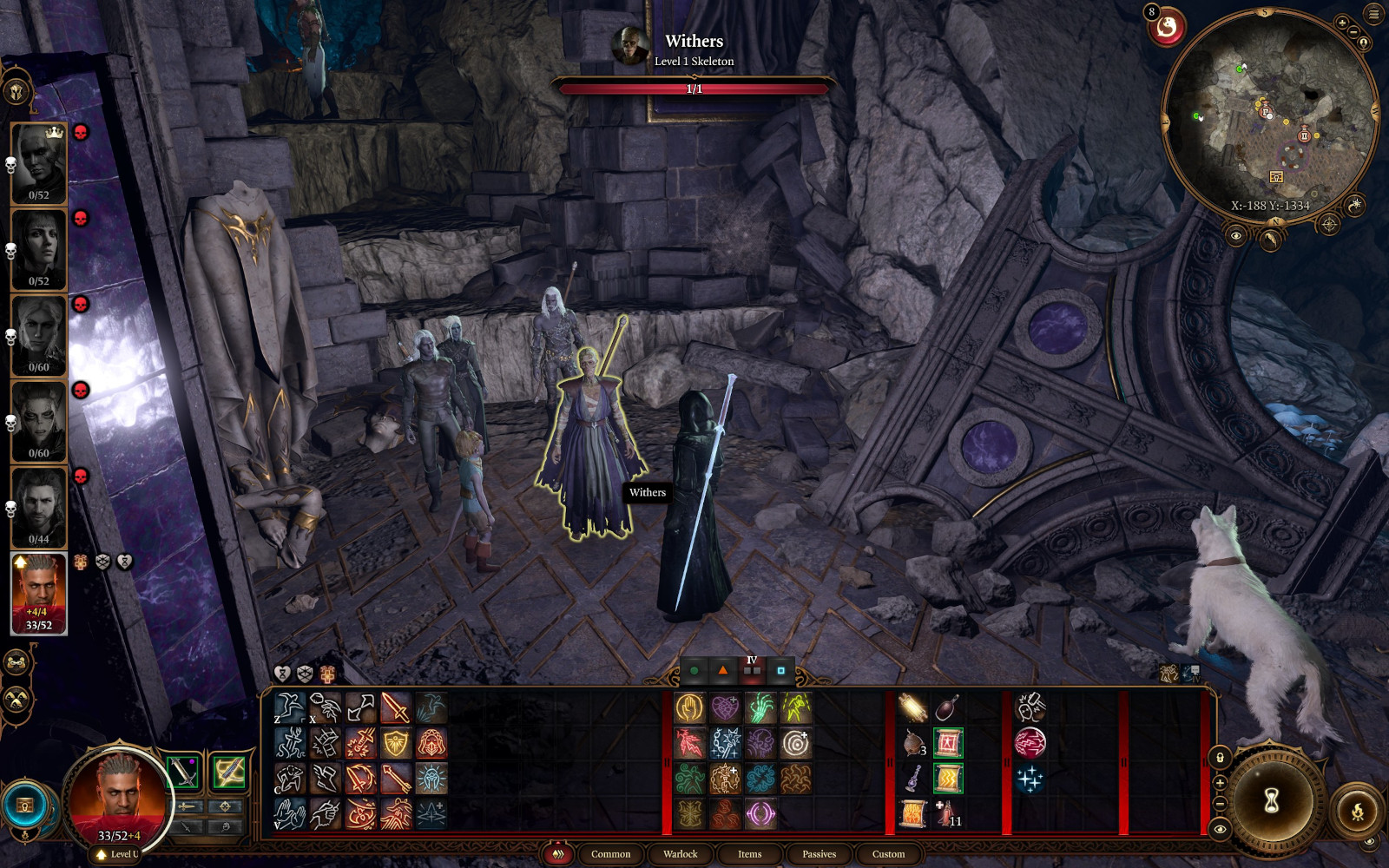
Task: Toggle the group chain-link party button
Action: click(16, 663)
